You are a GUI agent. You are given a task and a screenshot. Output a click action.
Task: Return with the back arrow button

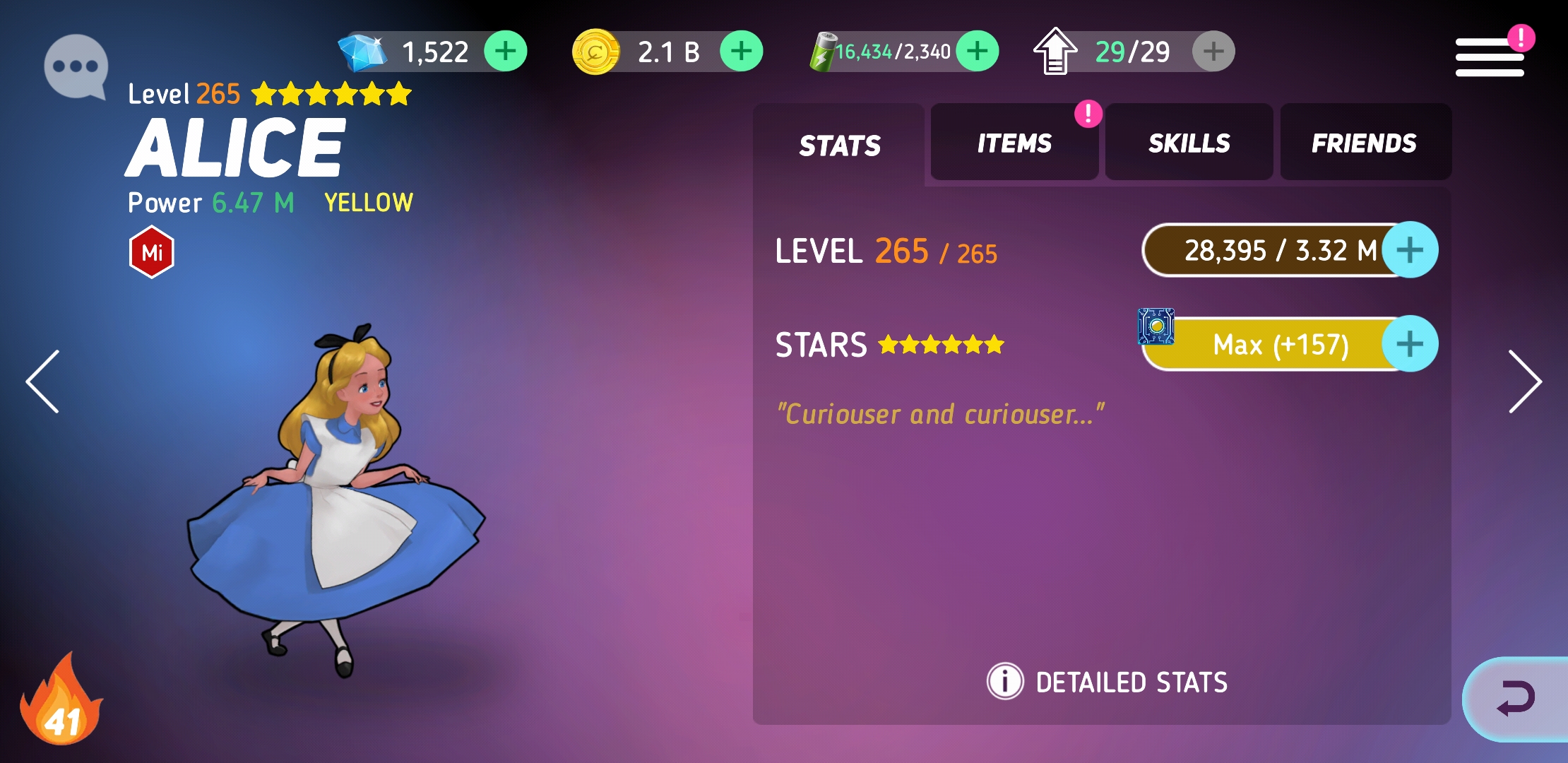coord(1516,699)
